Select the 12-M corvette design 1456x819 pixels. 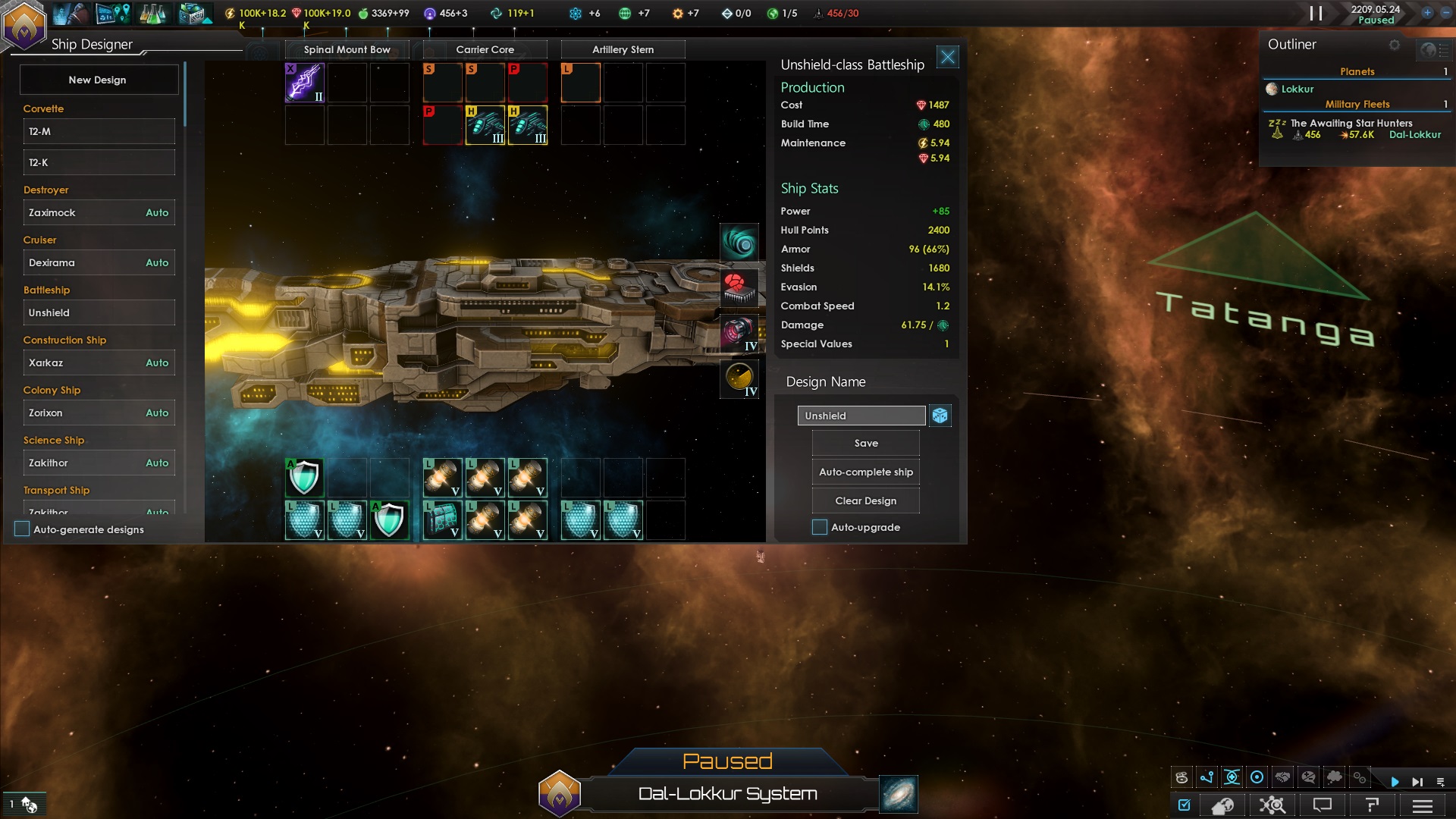coord(99,131)
